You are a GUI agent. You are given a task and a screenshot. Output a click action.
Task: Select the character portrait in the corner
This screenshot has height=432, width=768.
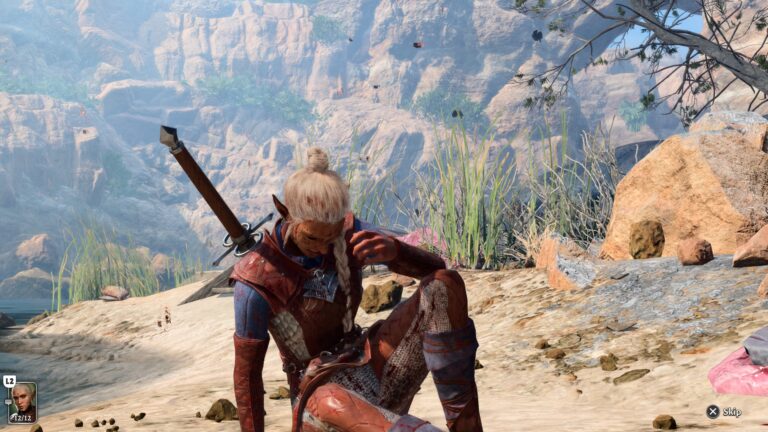pos(22,401)
